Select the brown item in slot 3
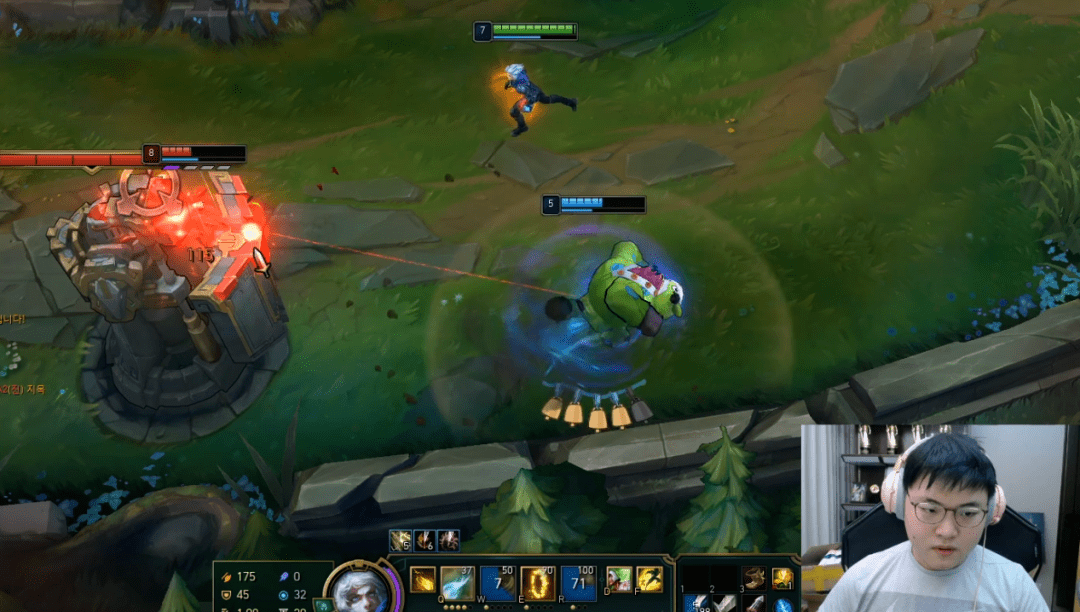Image resolution: width=1080 pixels, height=612 pixels. click(x=754, y=578)
